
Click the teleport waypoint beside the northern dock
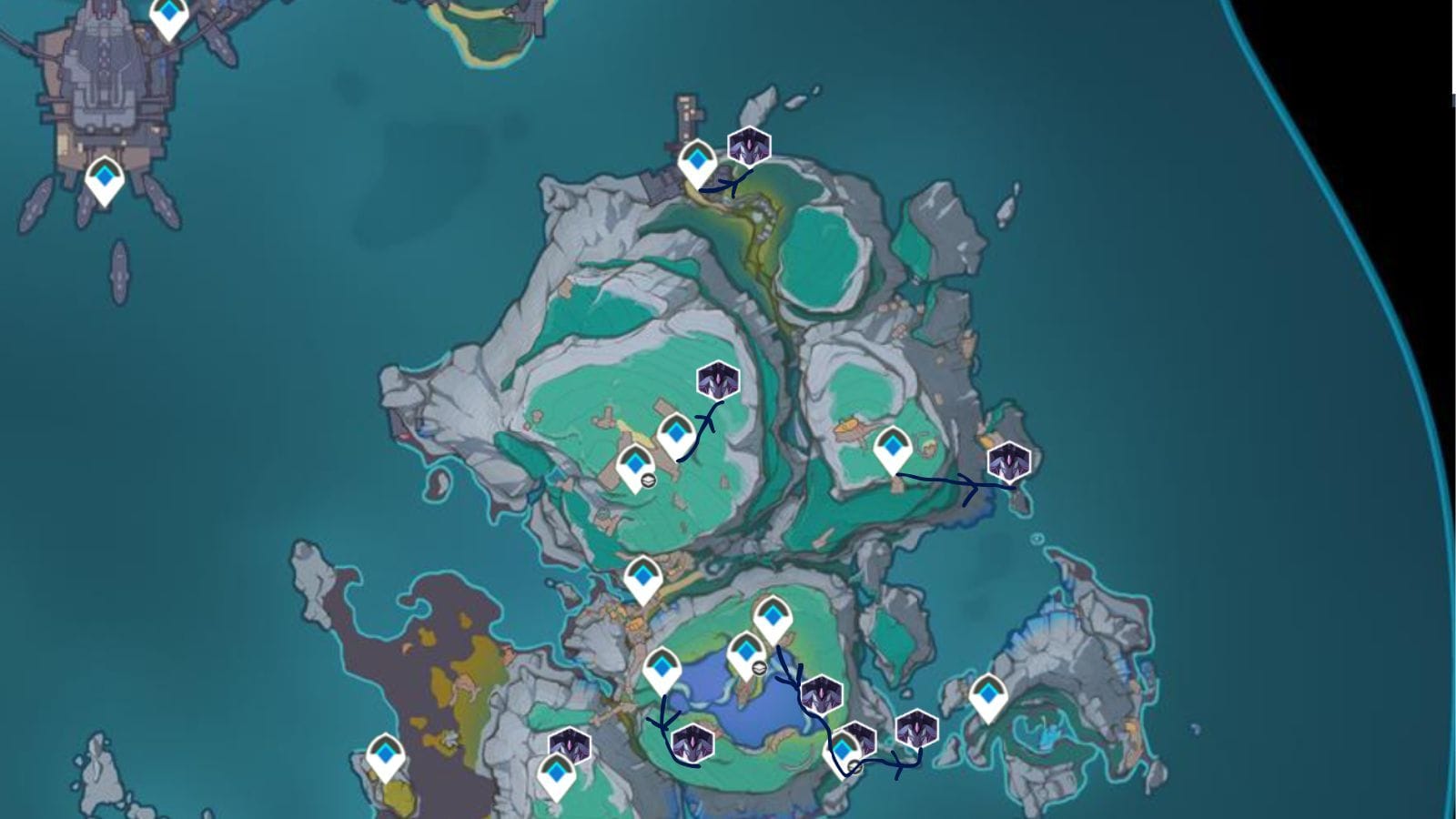coord(698,161)
